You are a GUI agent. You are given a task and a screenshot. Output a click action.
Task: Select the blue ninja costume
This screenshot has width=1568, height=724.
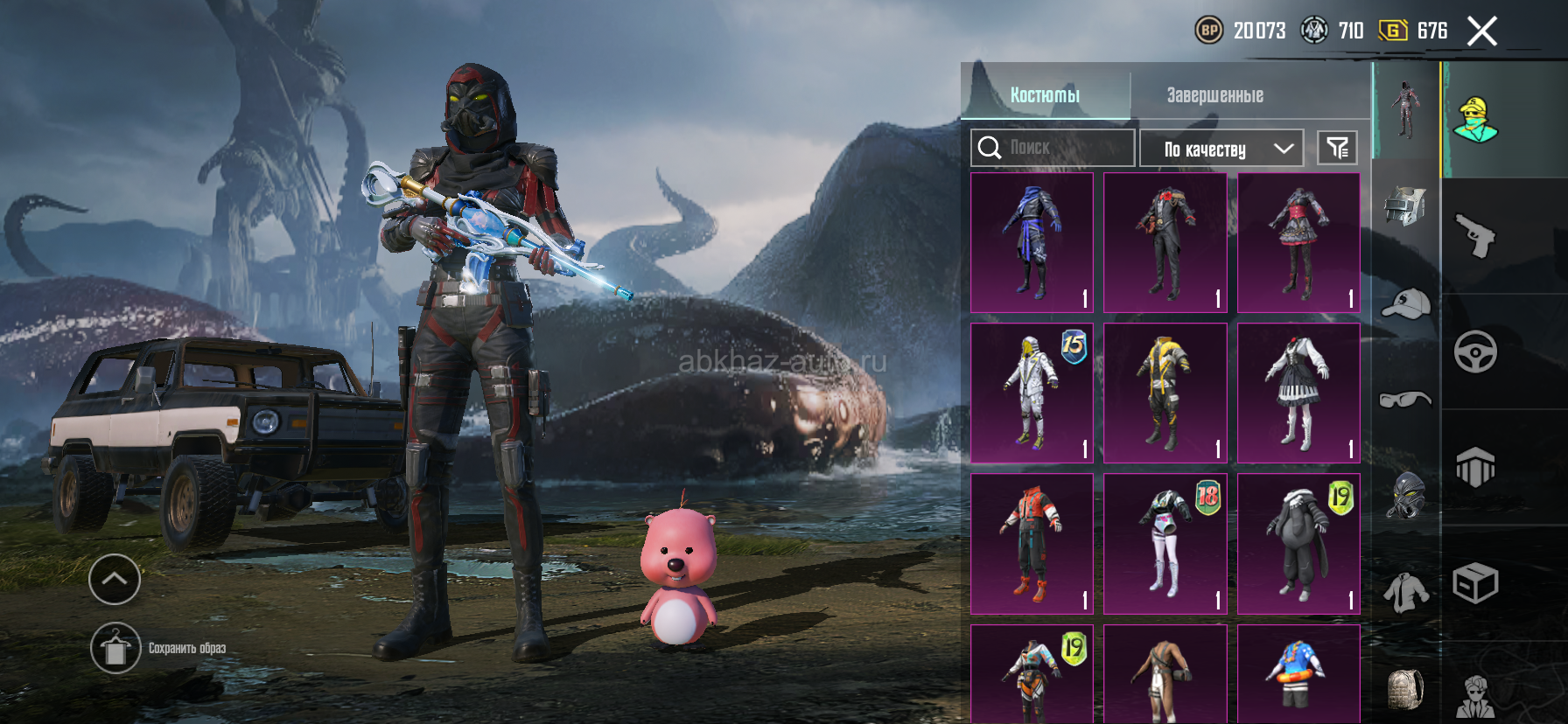pyautogui.click(x=1032, y=242)
